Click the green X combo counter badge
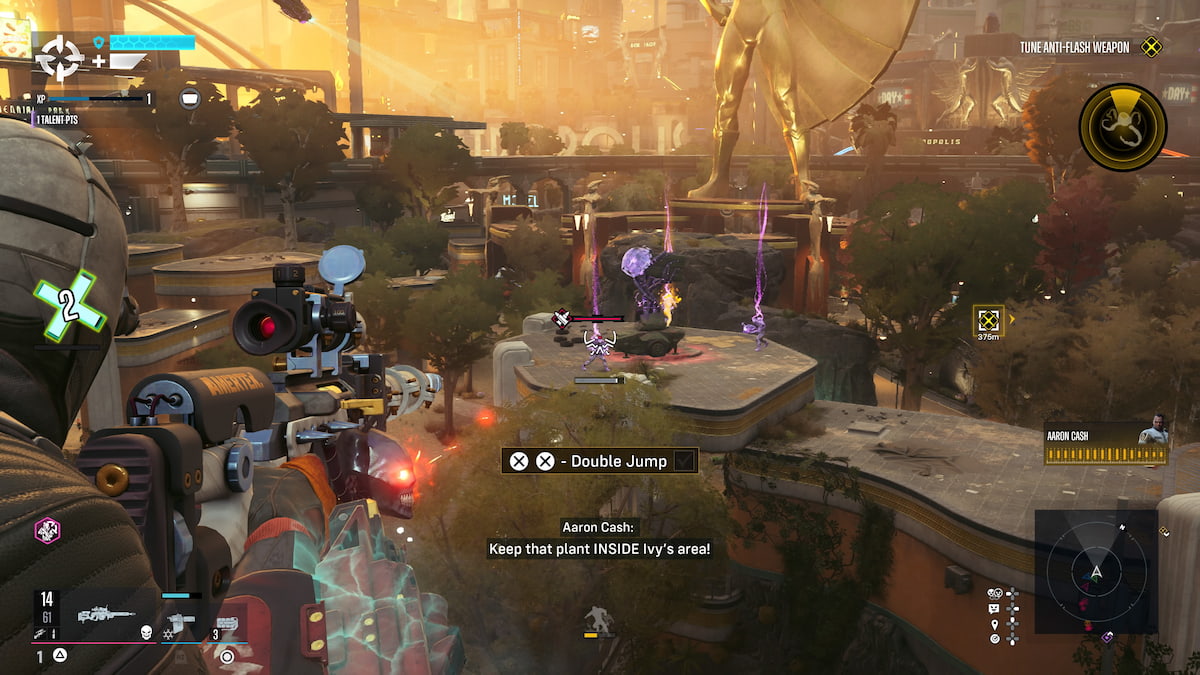 click(x=69, y=306)
